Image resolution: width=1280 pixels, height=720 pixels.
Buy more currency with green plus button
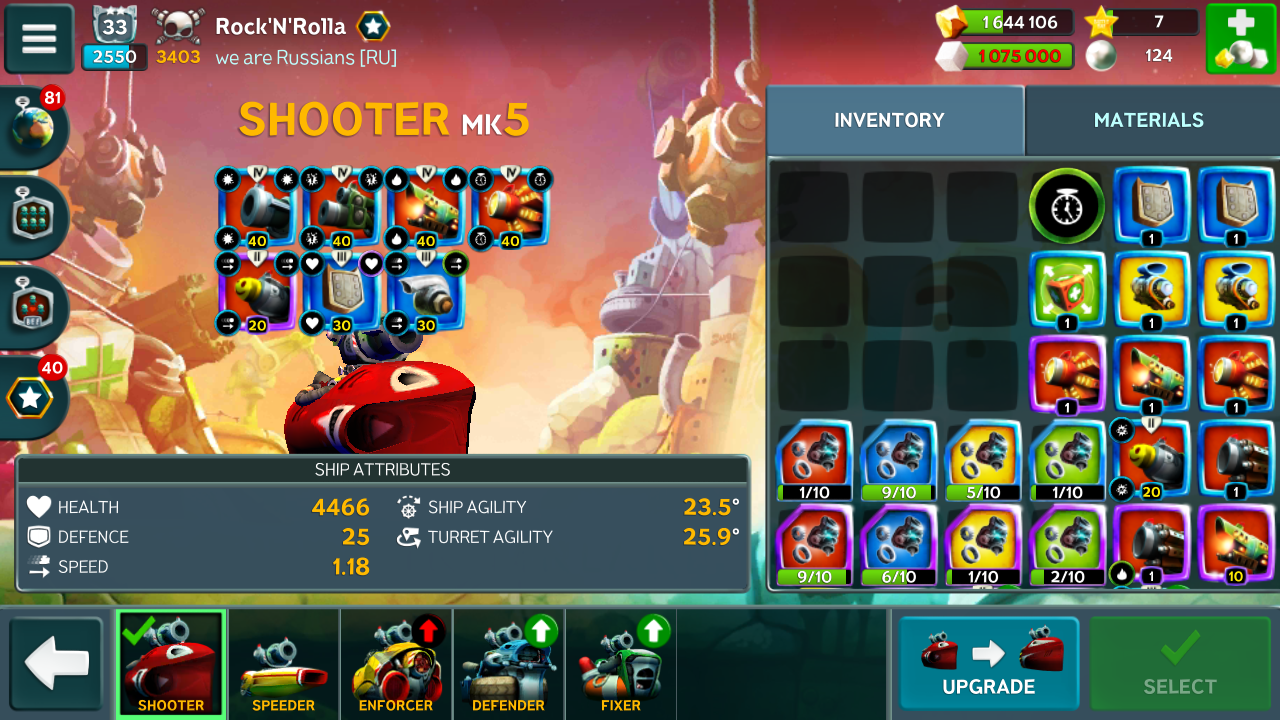coord(1240,39)
